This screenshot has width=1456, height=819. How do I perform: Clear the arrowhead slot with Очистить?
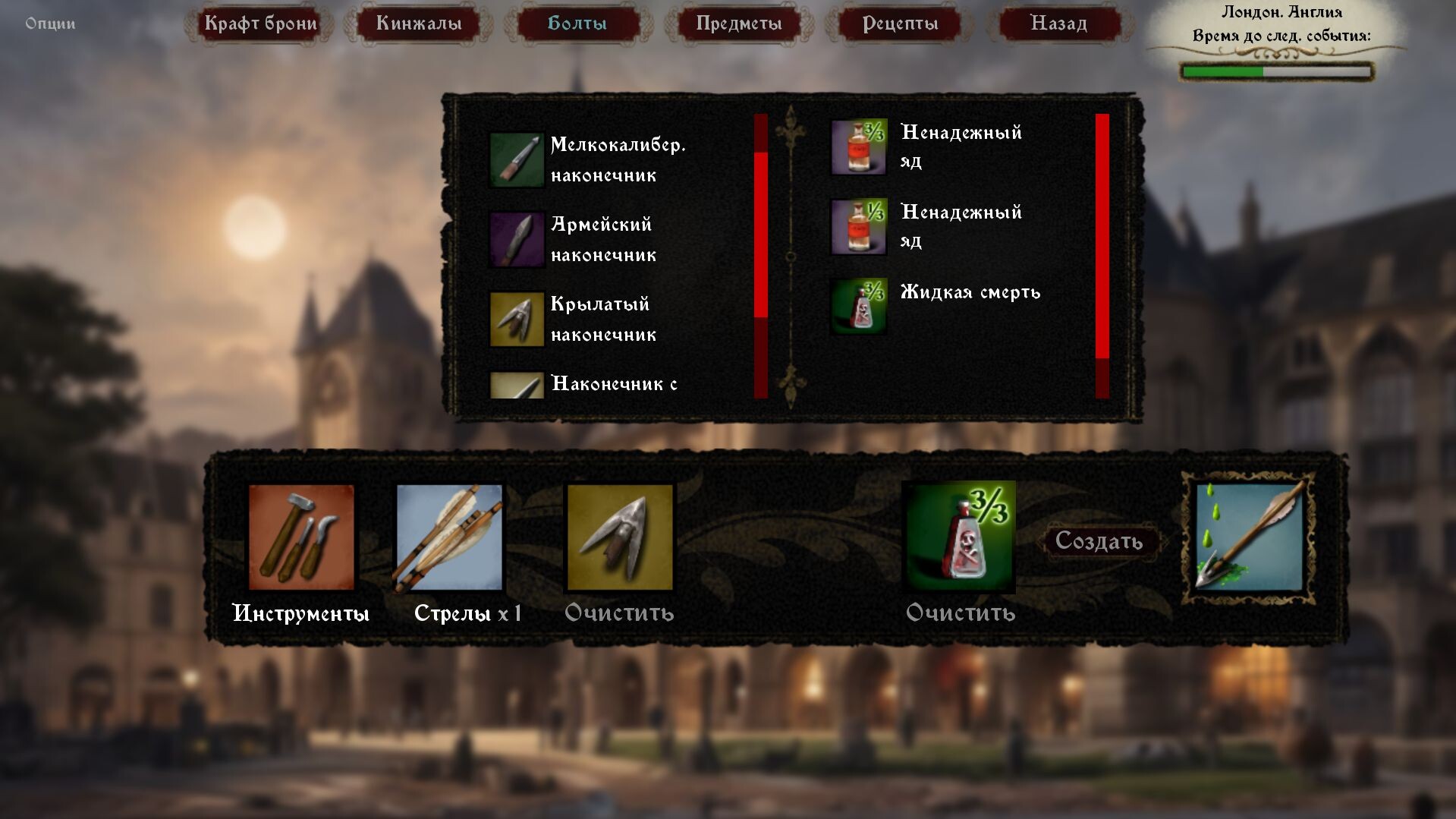[x=619, y=613]
